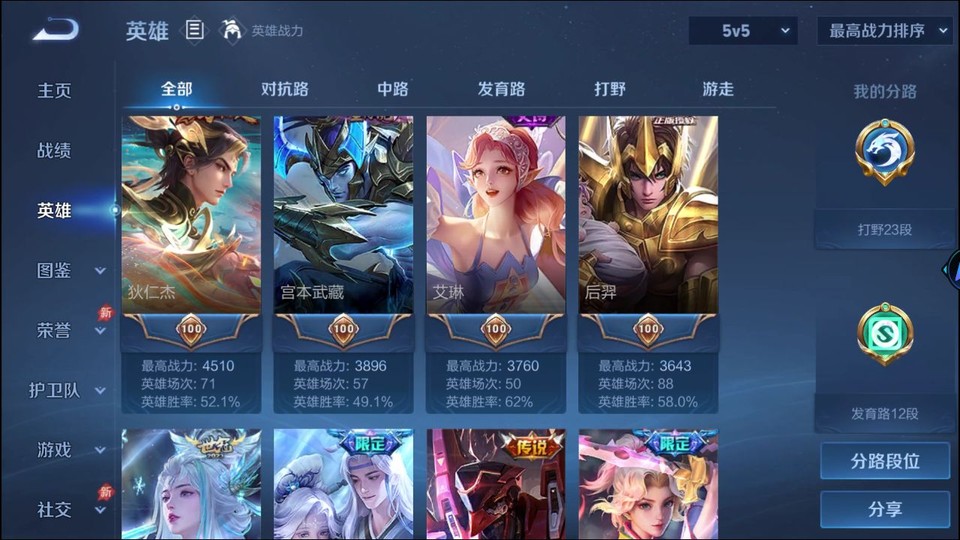Switch to the 游走 tab
Screen dimensions: 960x540
tap(718, 89)
